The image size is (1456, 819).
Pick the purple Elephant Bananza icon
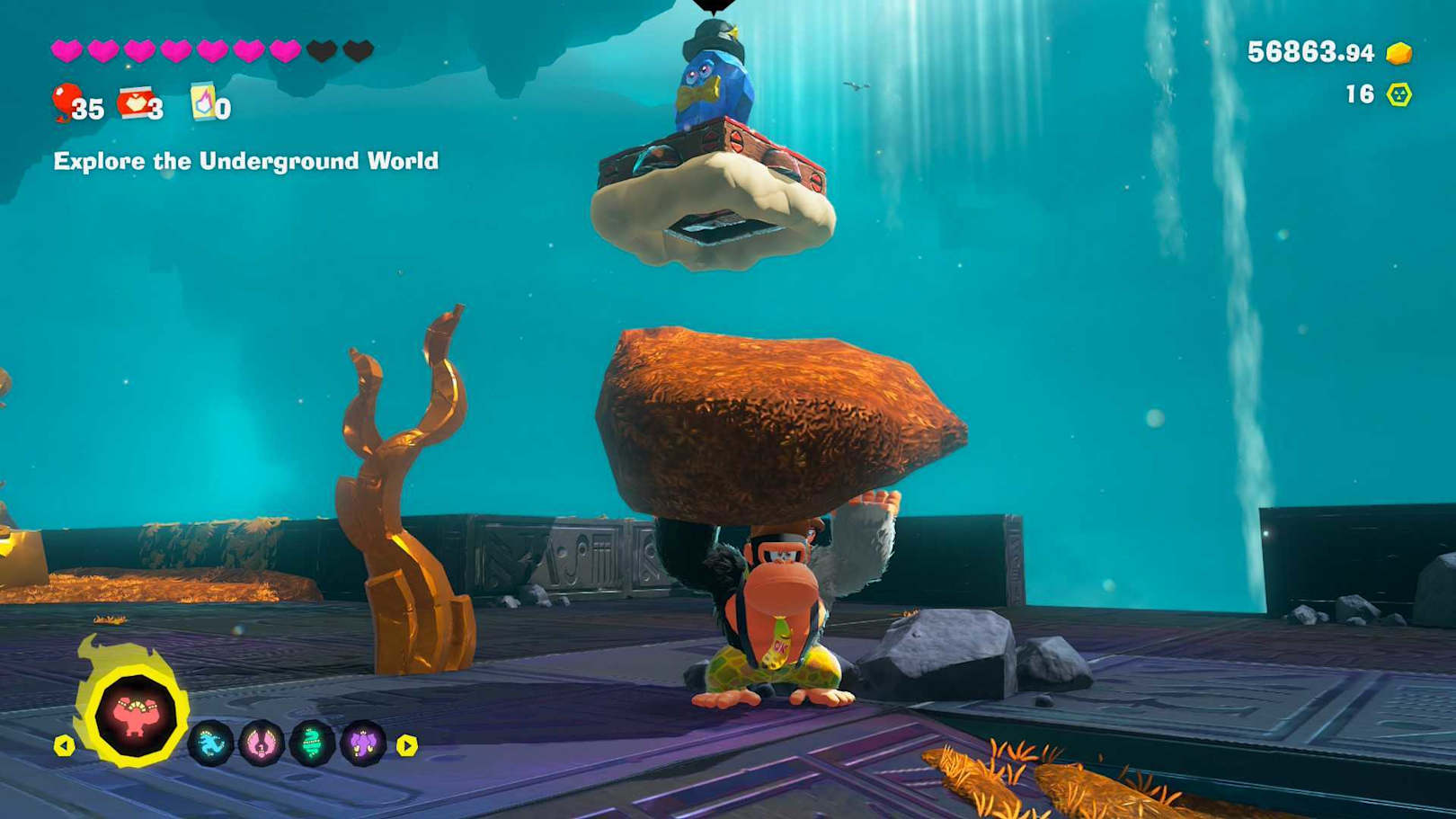[x=363, y=743]
